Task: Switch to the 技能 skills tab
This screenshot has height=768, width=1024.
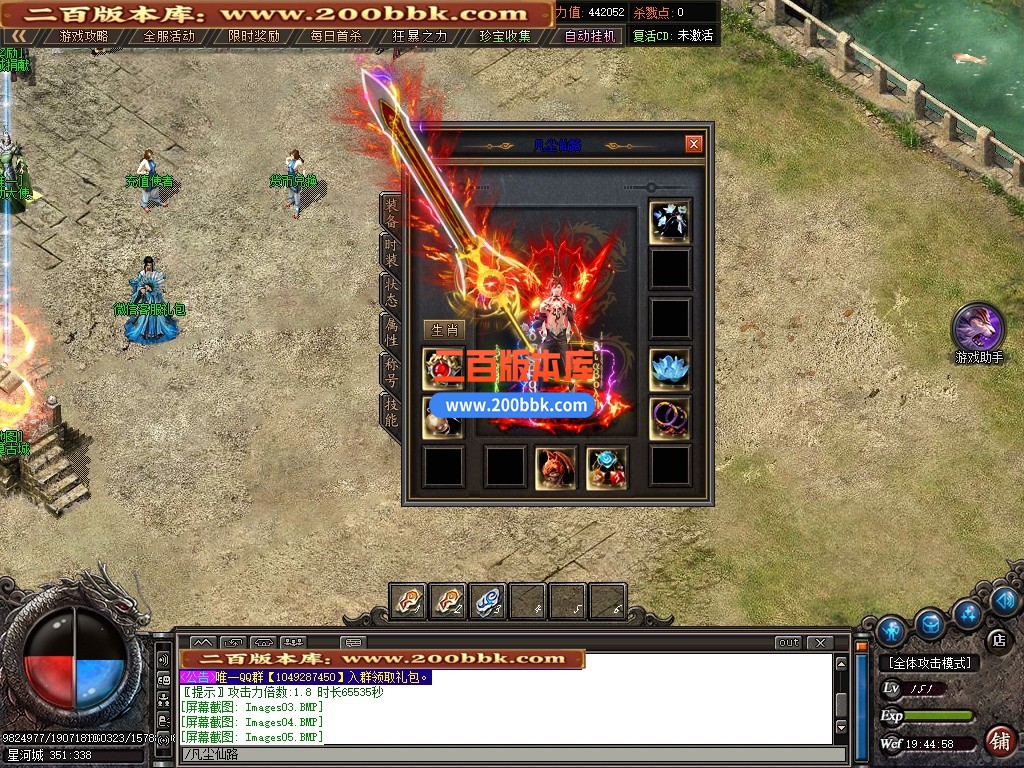Action: point(391,412)
